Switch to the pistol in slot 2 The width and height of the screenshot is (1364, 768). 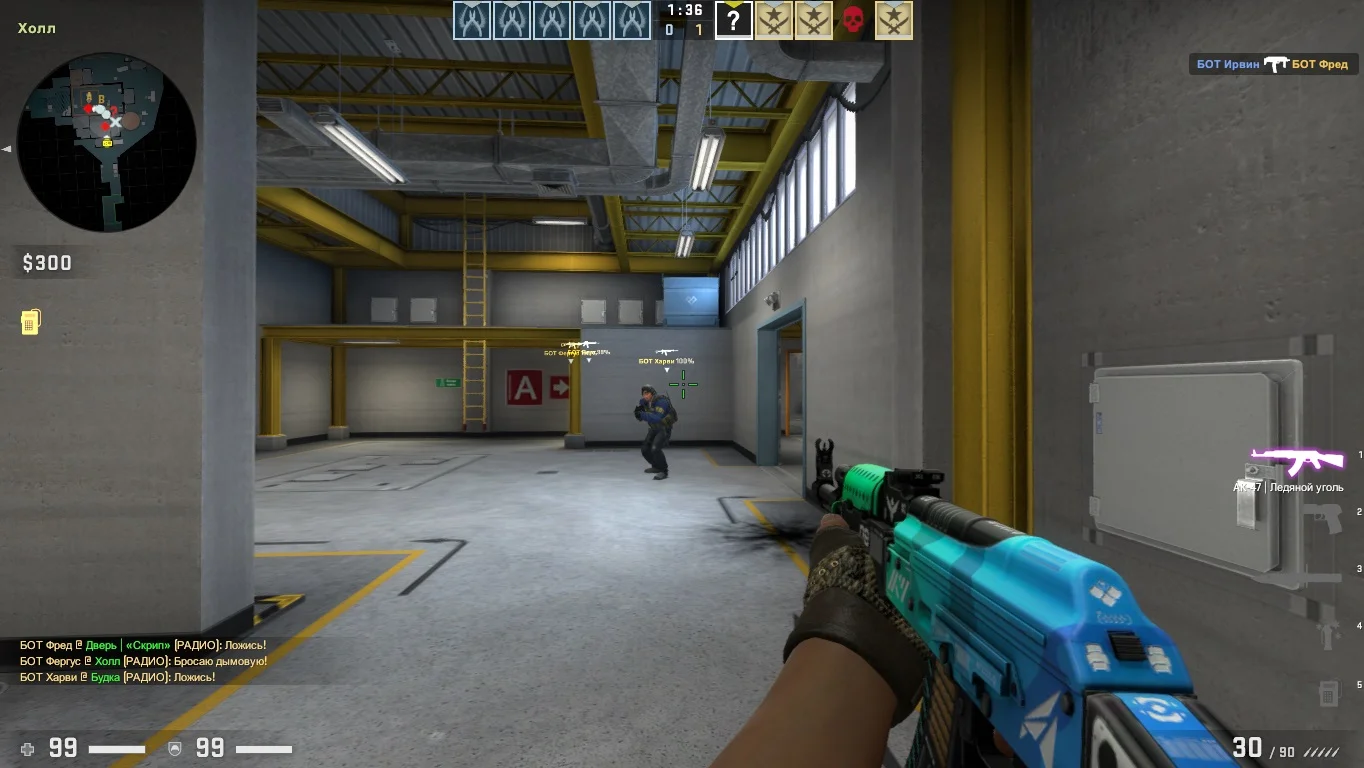(x=1327, y=518)
